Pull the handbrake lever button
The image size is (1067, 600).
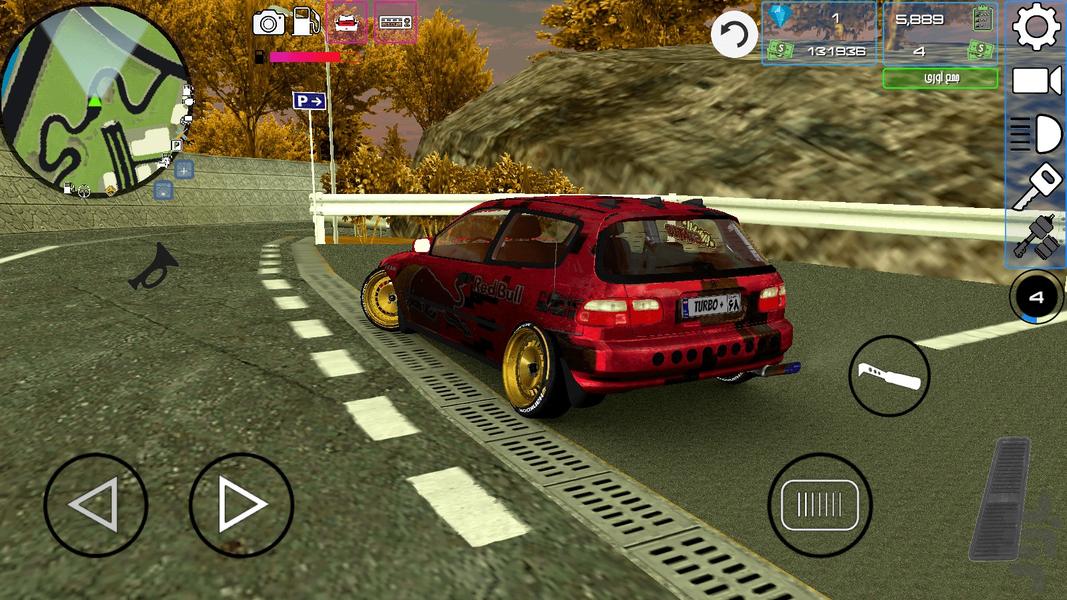pos(889,376)
